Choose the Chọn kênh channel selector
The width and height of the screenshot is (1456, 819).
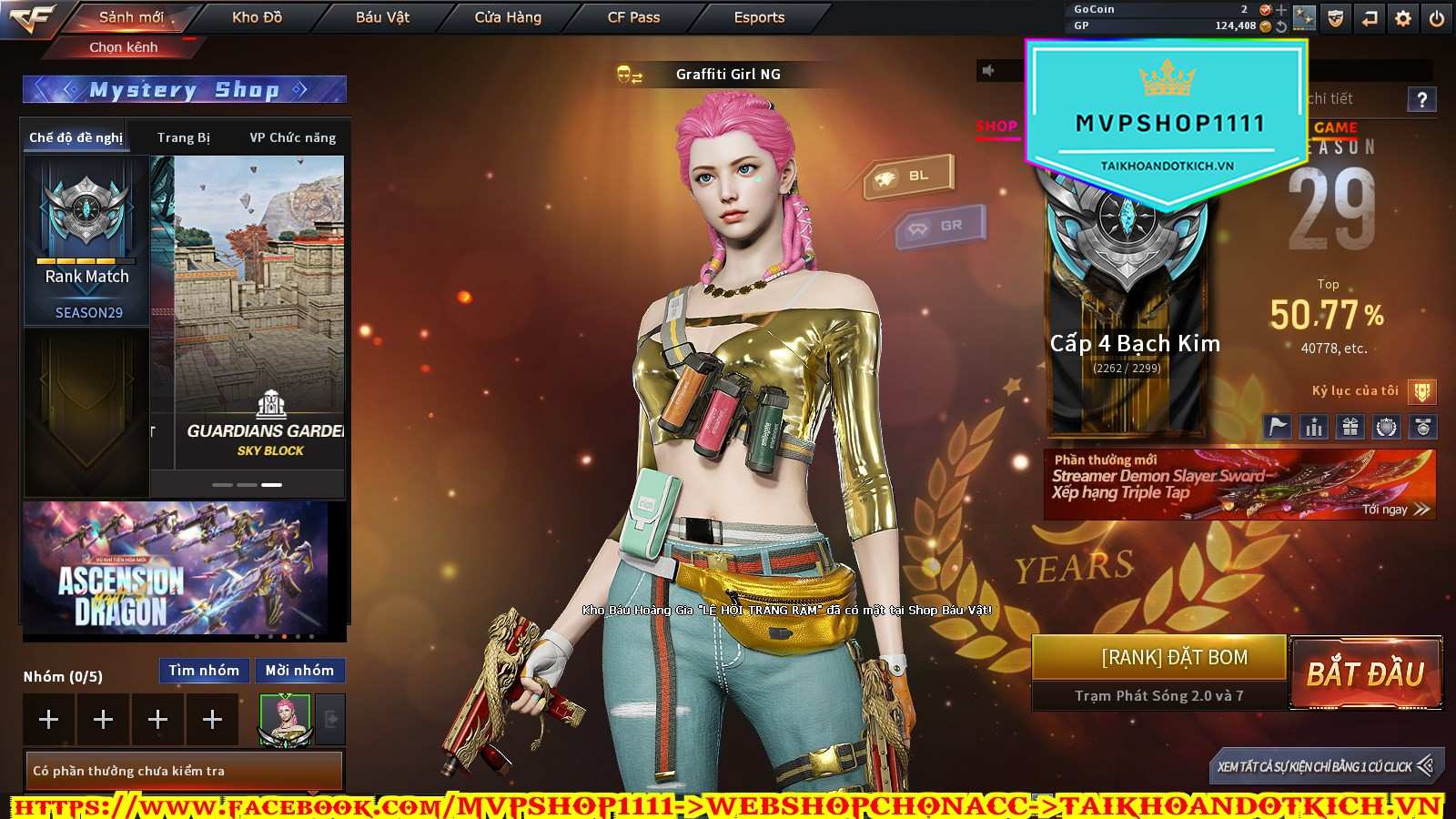(x=124, y=47)
